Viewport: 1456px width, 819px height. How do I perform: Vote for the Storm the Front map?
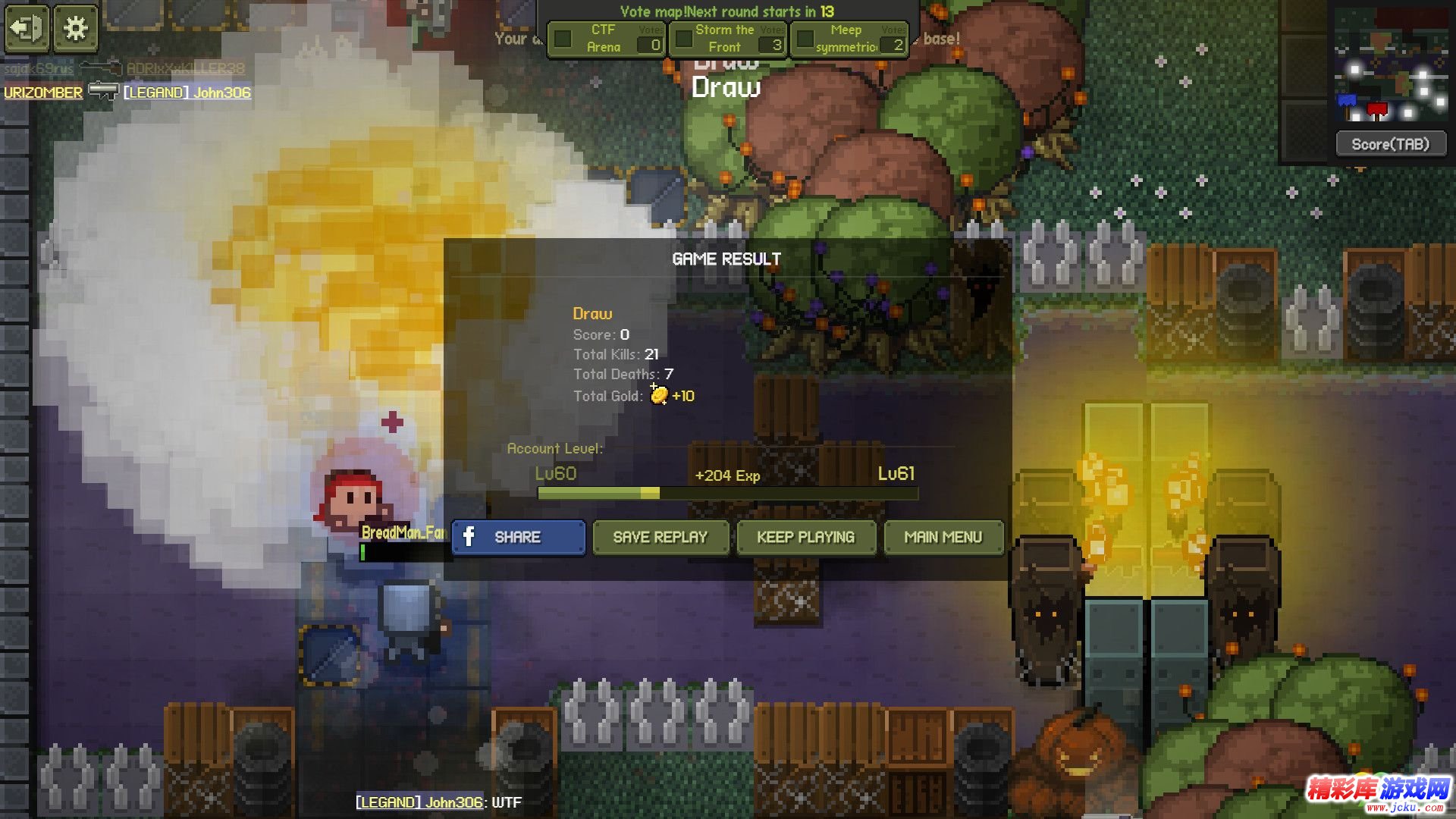pyautogui.click(x=727, y=39)
